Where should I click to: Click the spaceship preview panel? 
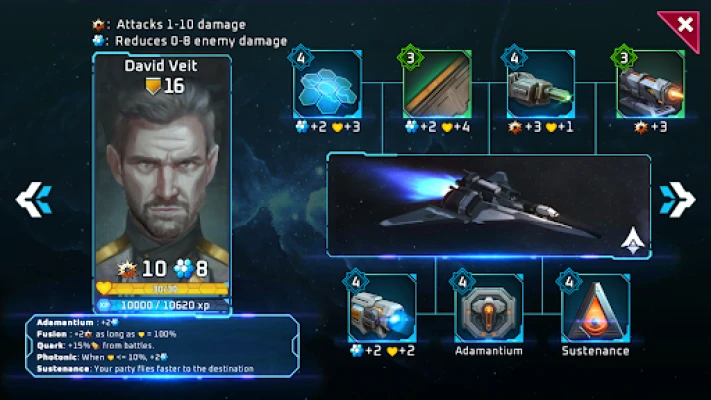(480, 204)
